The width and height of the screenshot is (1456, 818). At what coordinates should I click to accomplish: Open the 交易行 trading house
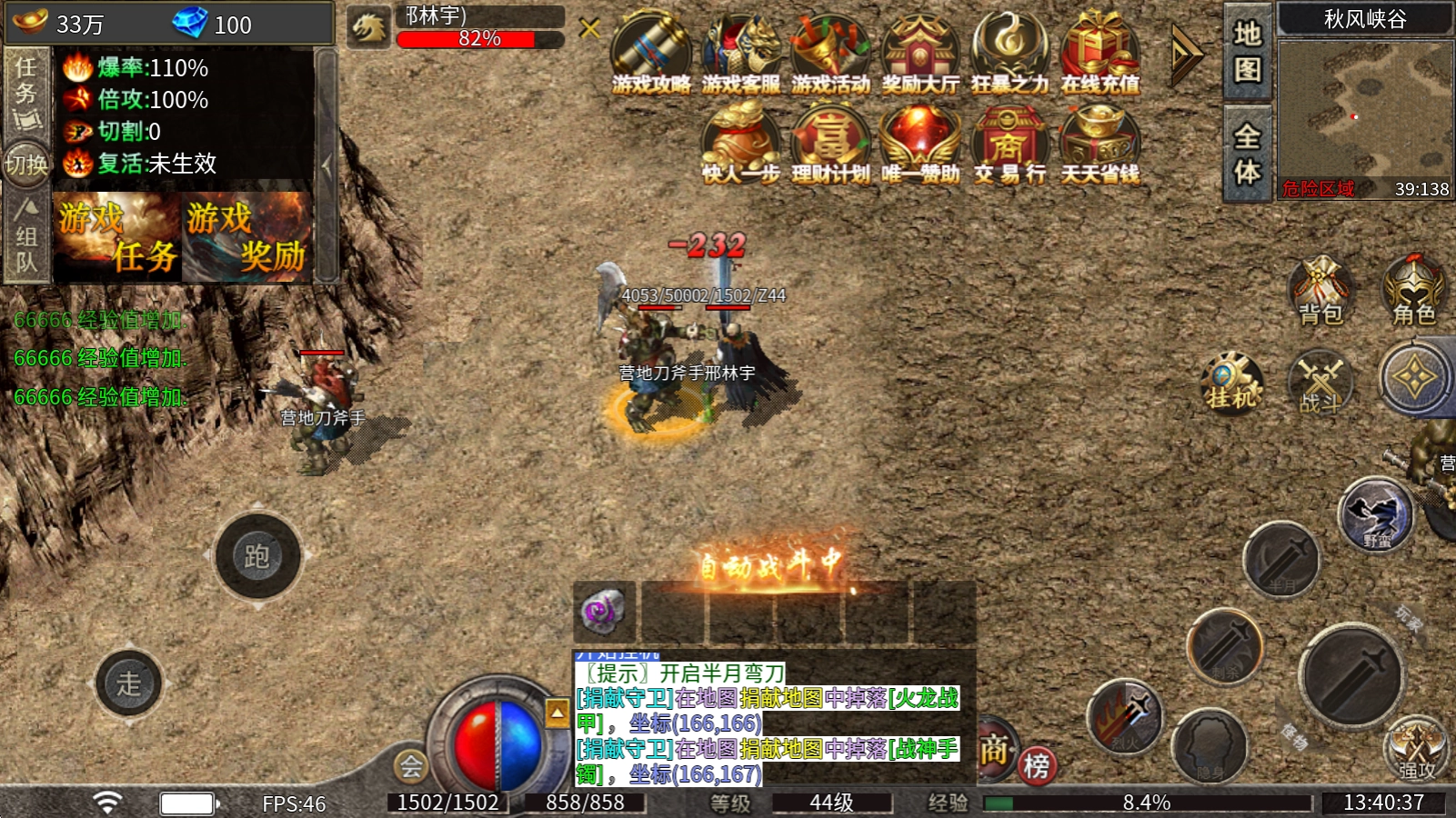[1009, 145]
